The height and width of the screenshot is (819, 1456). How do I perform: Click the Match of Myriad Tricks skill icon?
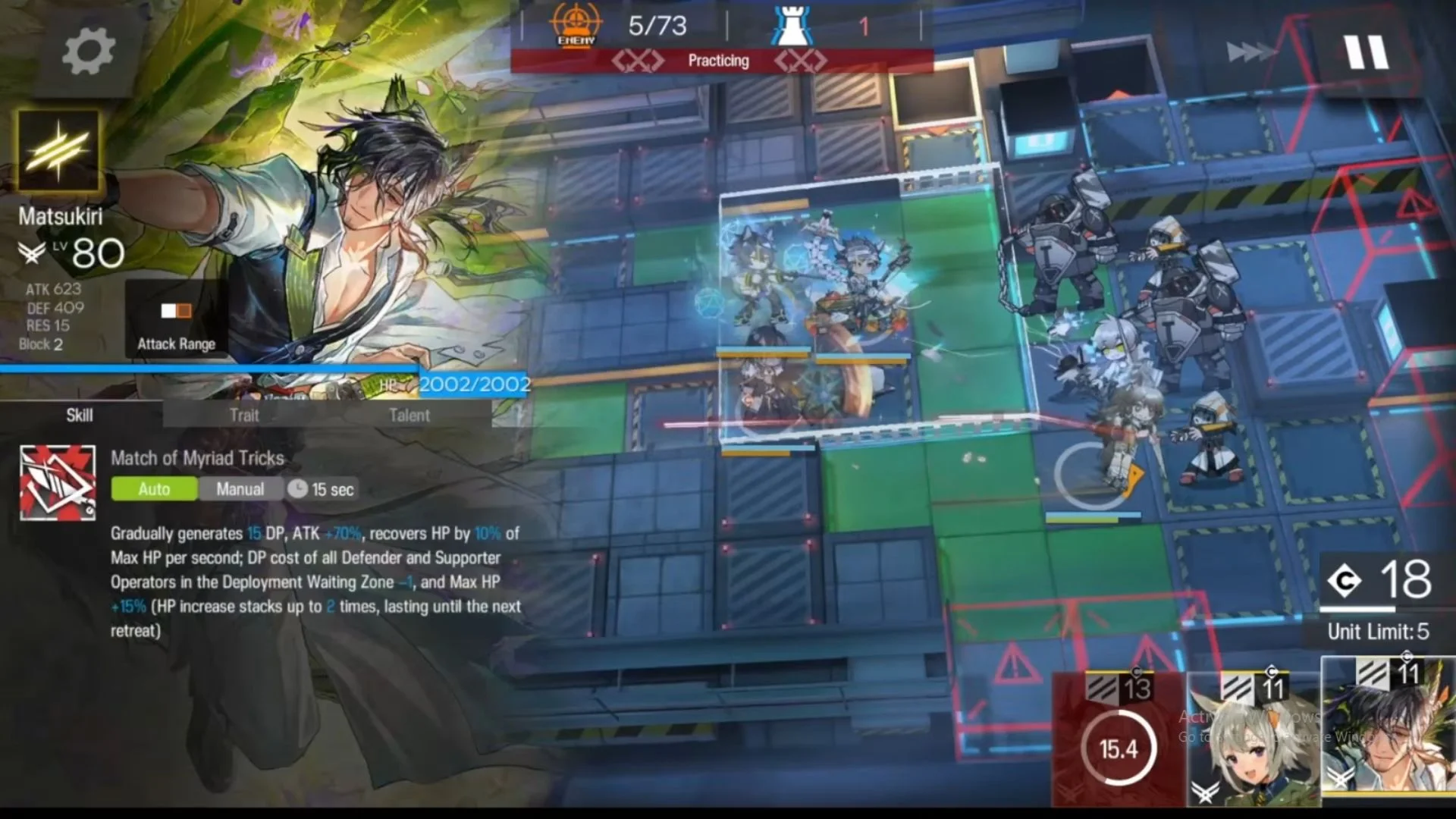(58, 483)
